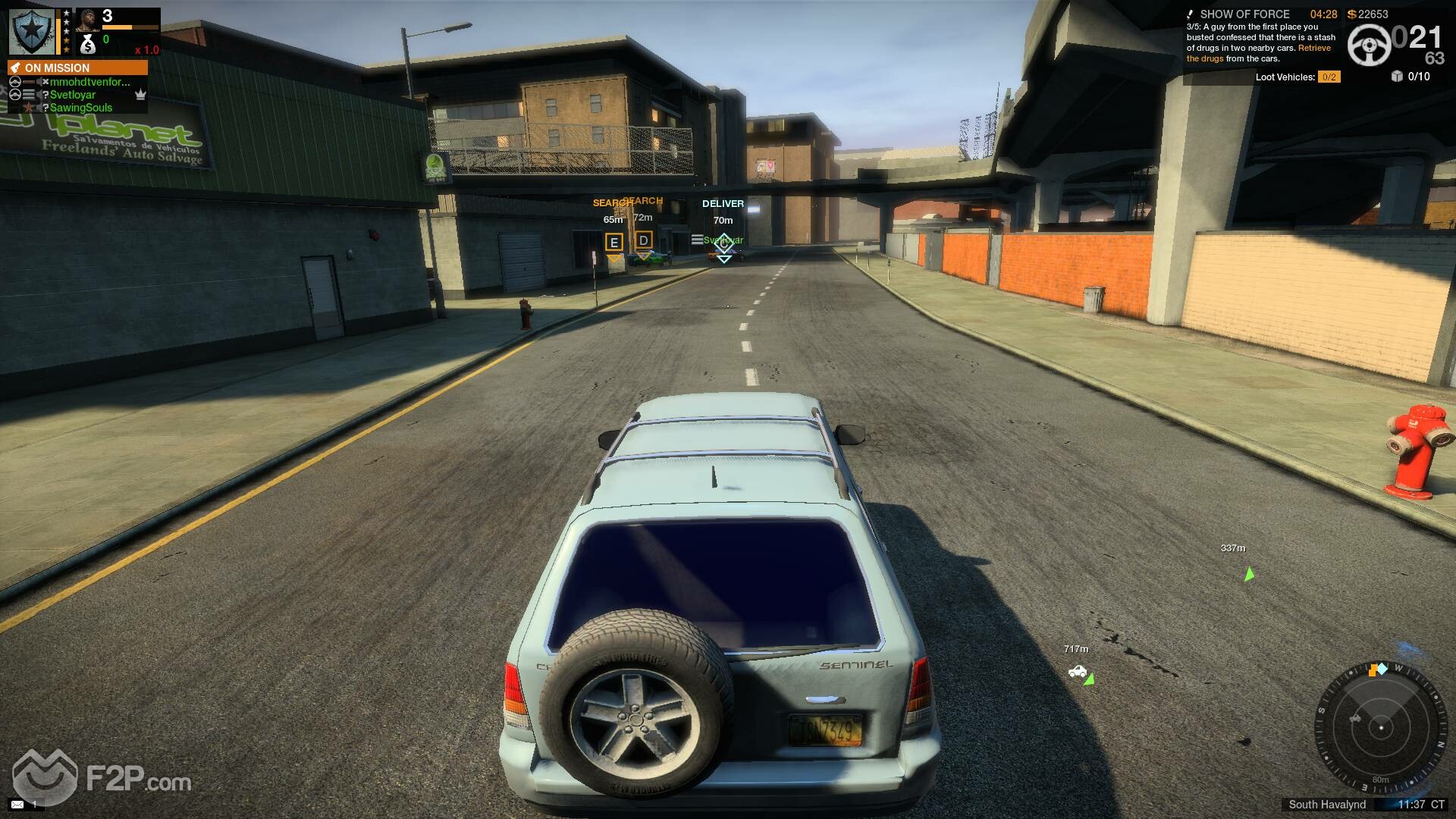Select the player portrait icon
Screen dimensions: 1456x819
point(88,19)
